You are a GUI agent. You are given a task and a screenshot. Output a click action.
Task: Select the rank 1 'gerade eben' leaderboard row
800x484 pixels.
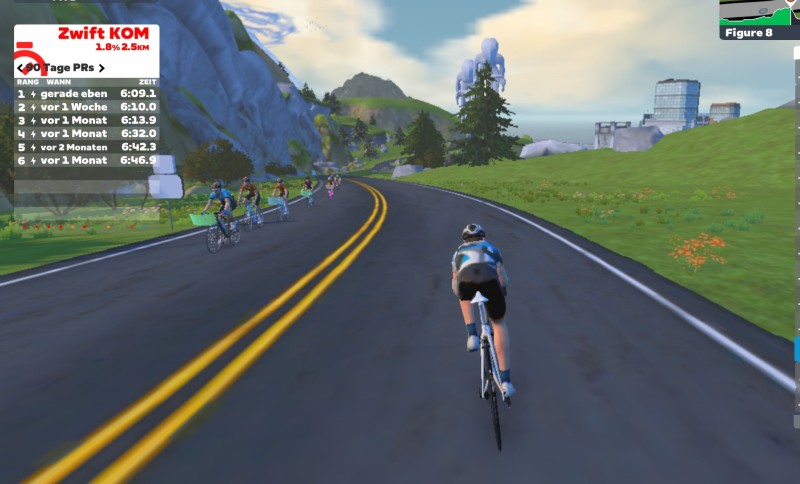[87, 93]
